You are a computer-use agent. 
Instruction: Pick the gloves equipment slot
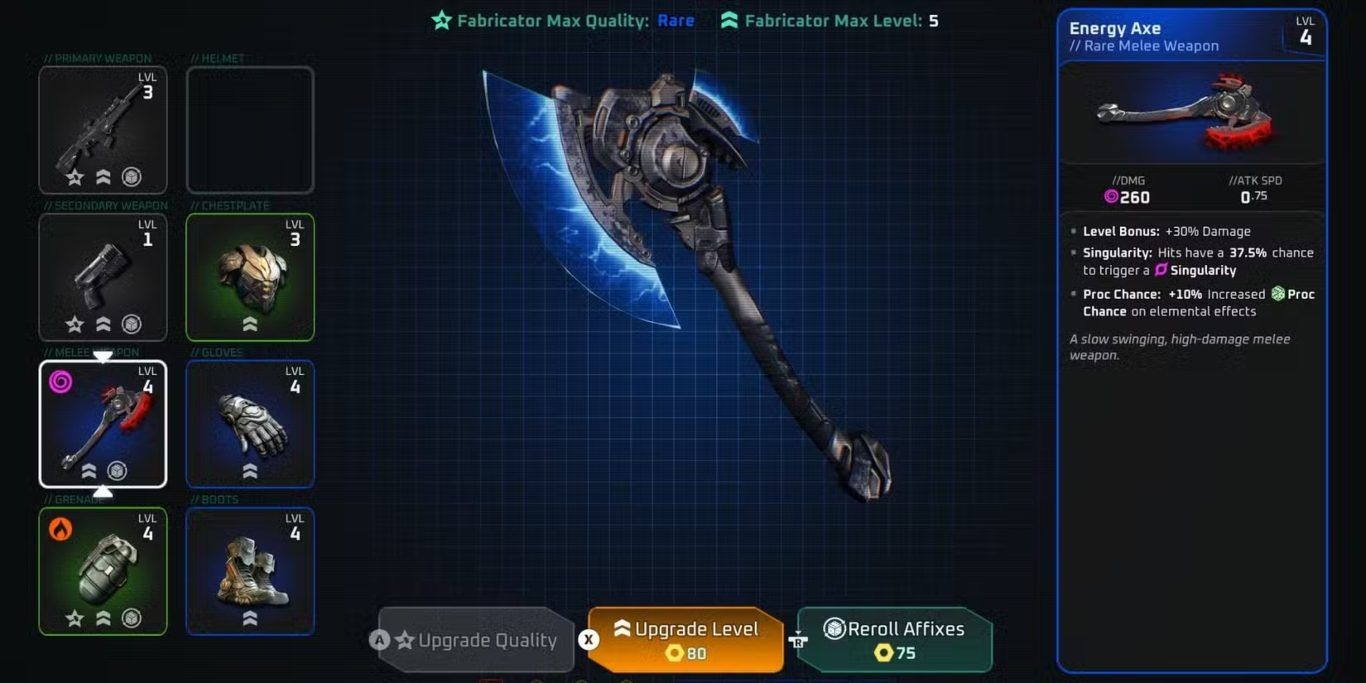click(250, 424)
